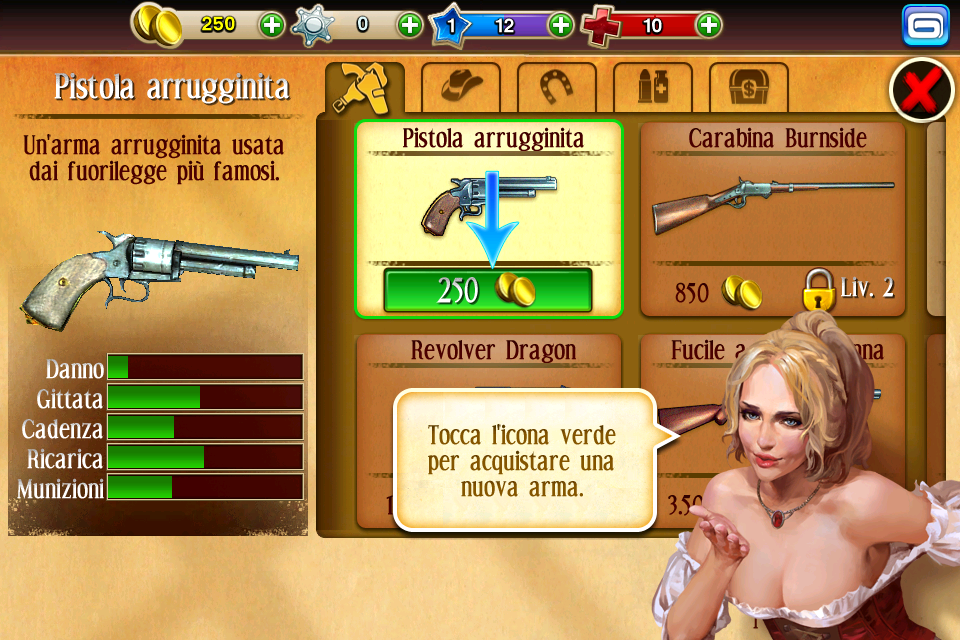The height and width of the screenshot is (640, 960).
Task: Add more gold coins with plus button
Action: (272, 25)
